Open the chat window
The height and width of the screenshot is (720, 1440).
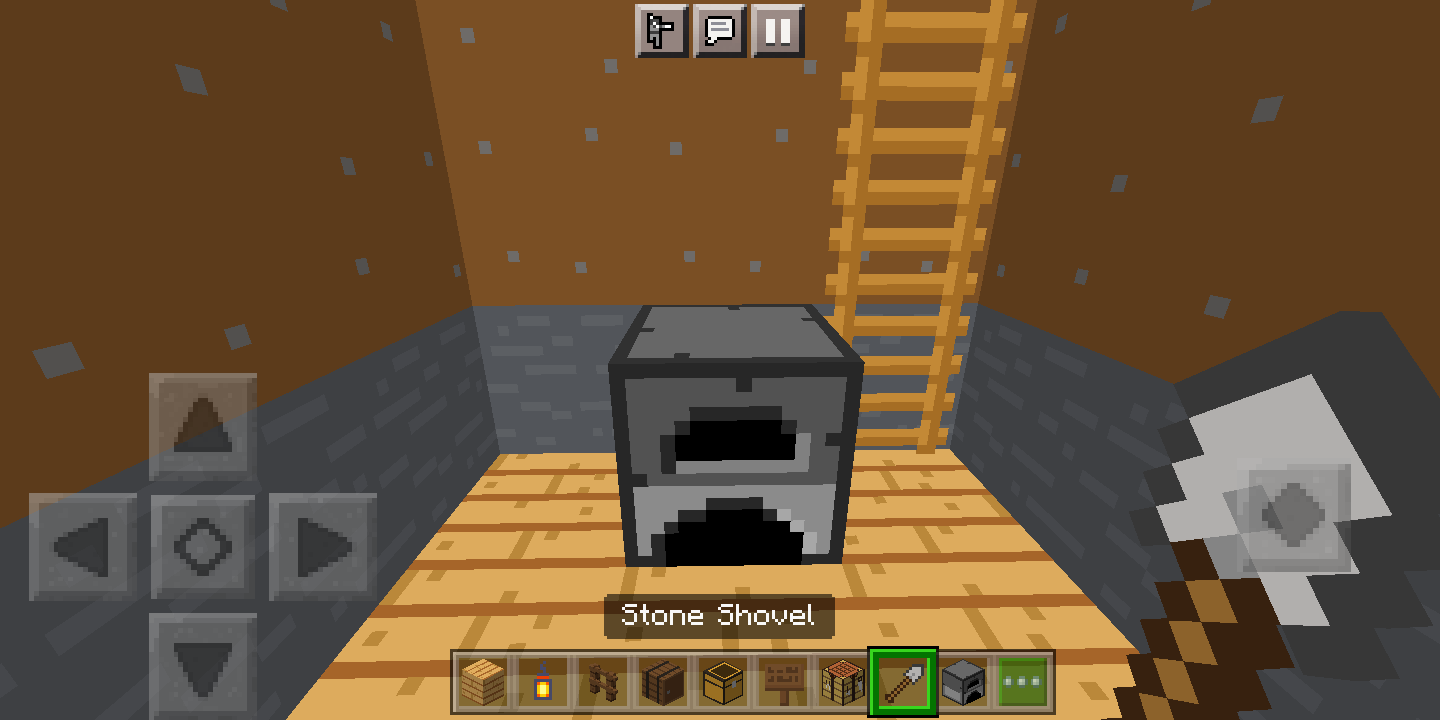point(718,31)
